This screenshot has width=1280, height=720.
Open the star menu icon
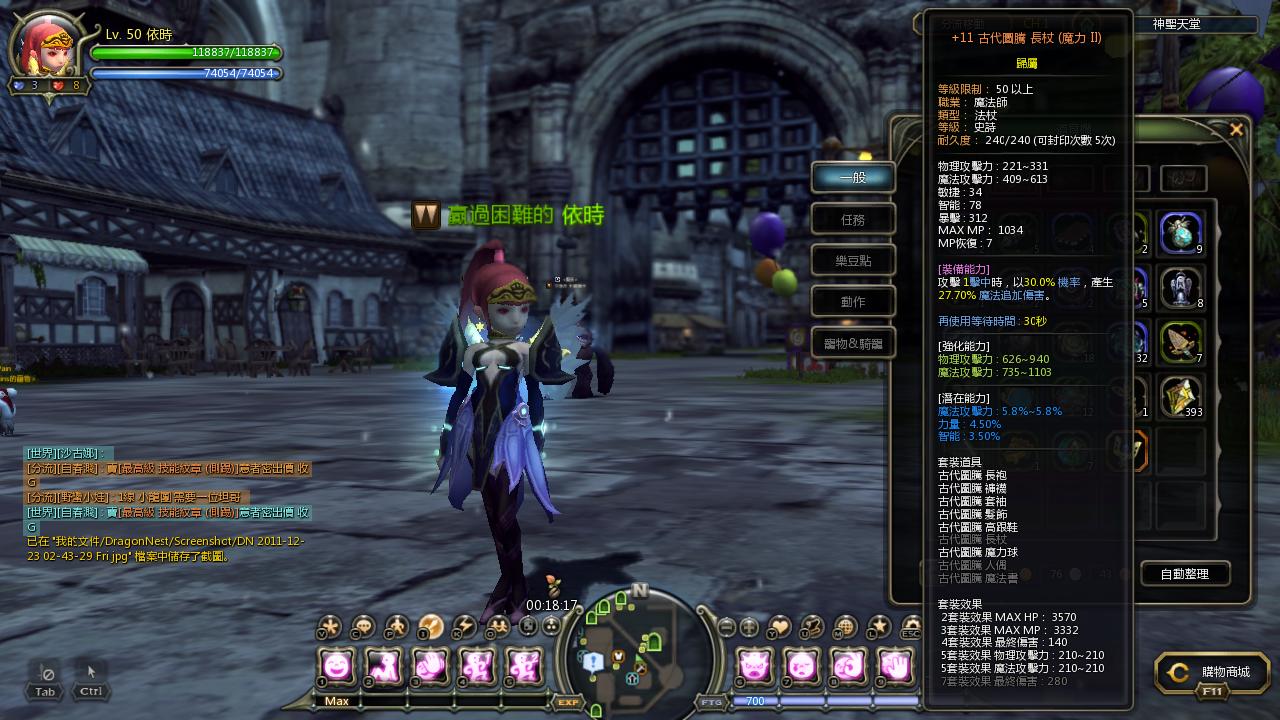[x=878, y=627]
